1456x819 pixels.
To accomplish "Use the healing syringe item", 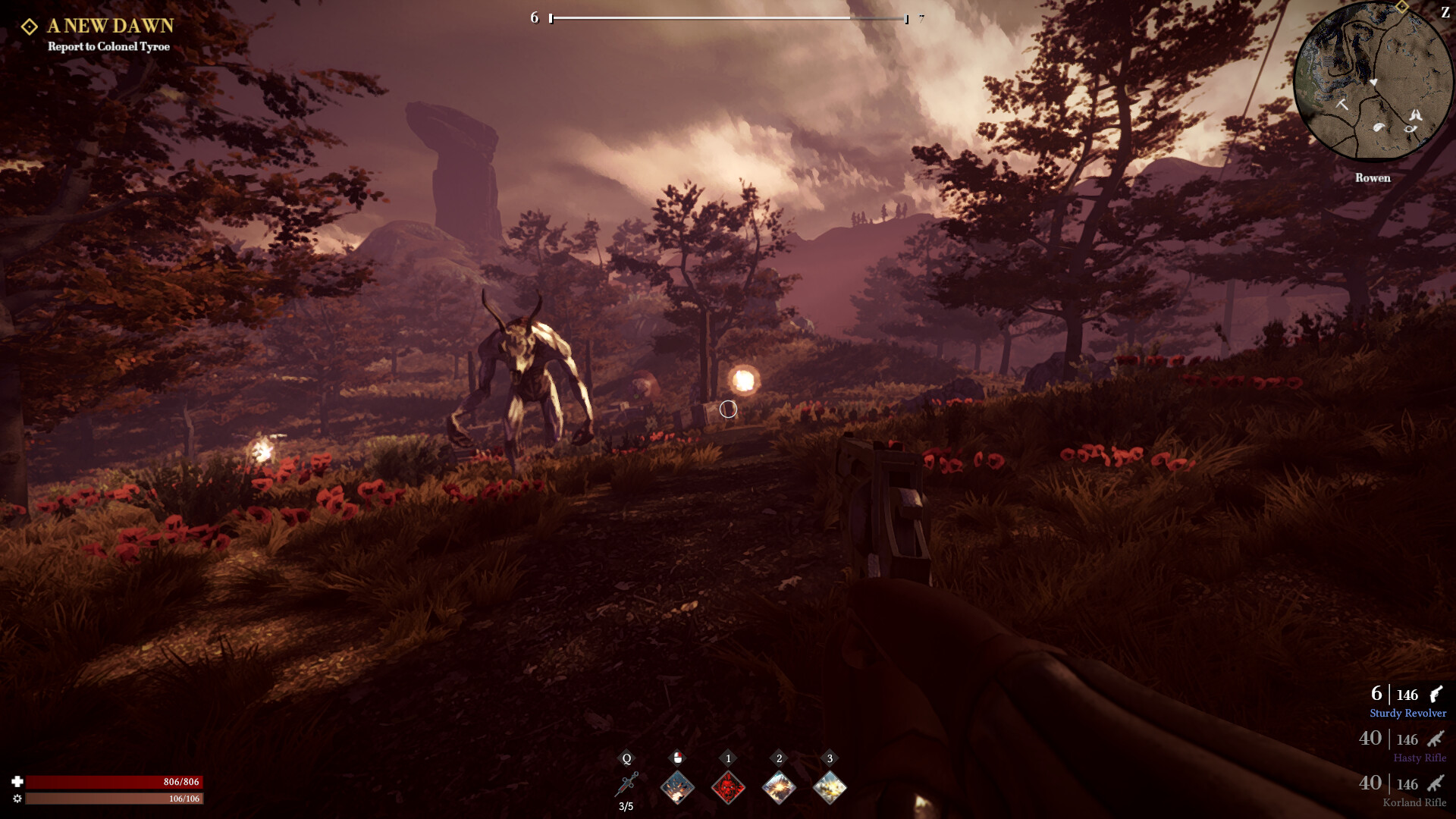I will click(627, 786).
